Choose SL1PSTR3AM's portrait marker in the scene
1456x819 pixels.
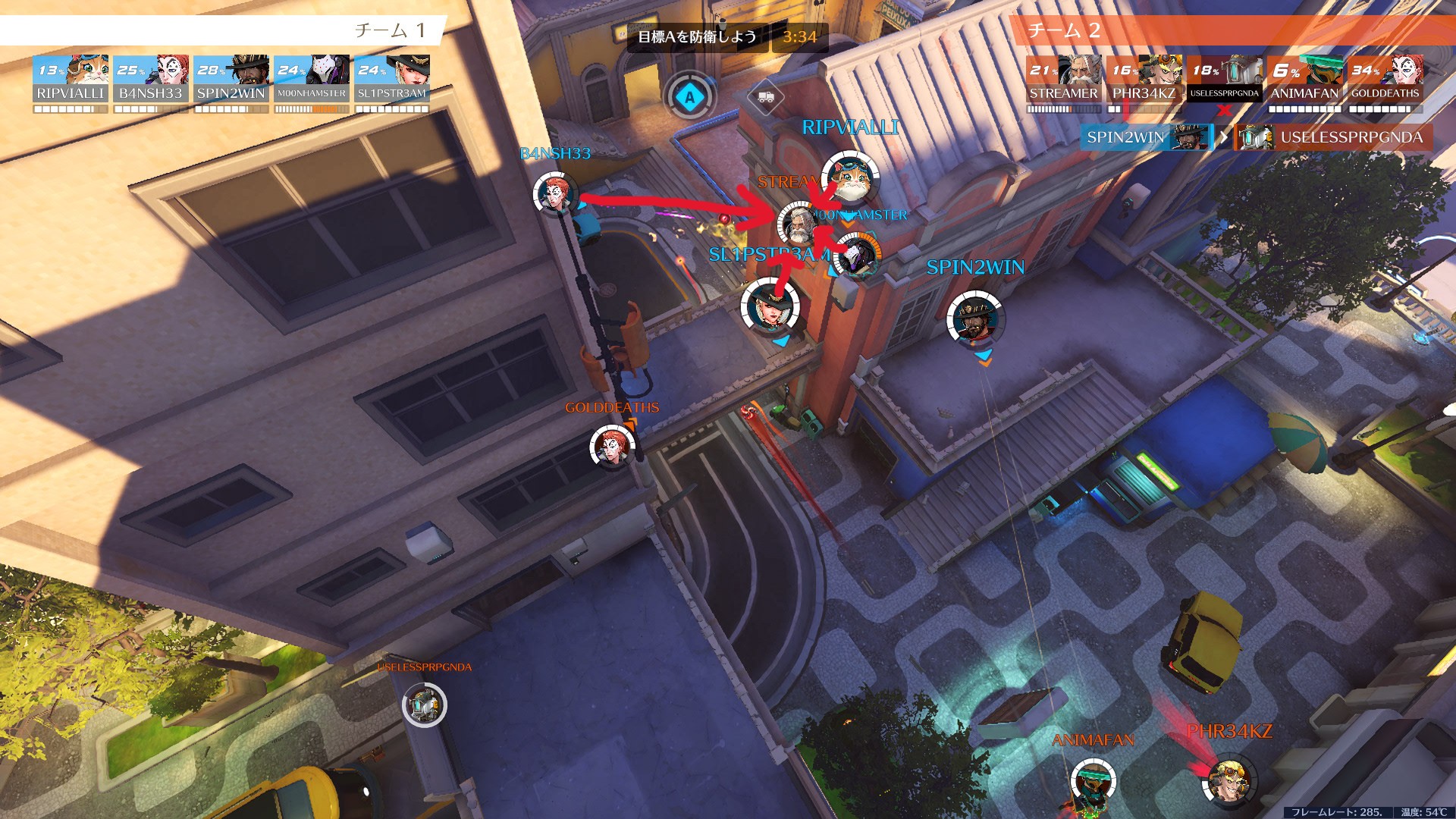coord(770,307)
